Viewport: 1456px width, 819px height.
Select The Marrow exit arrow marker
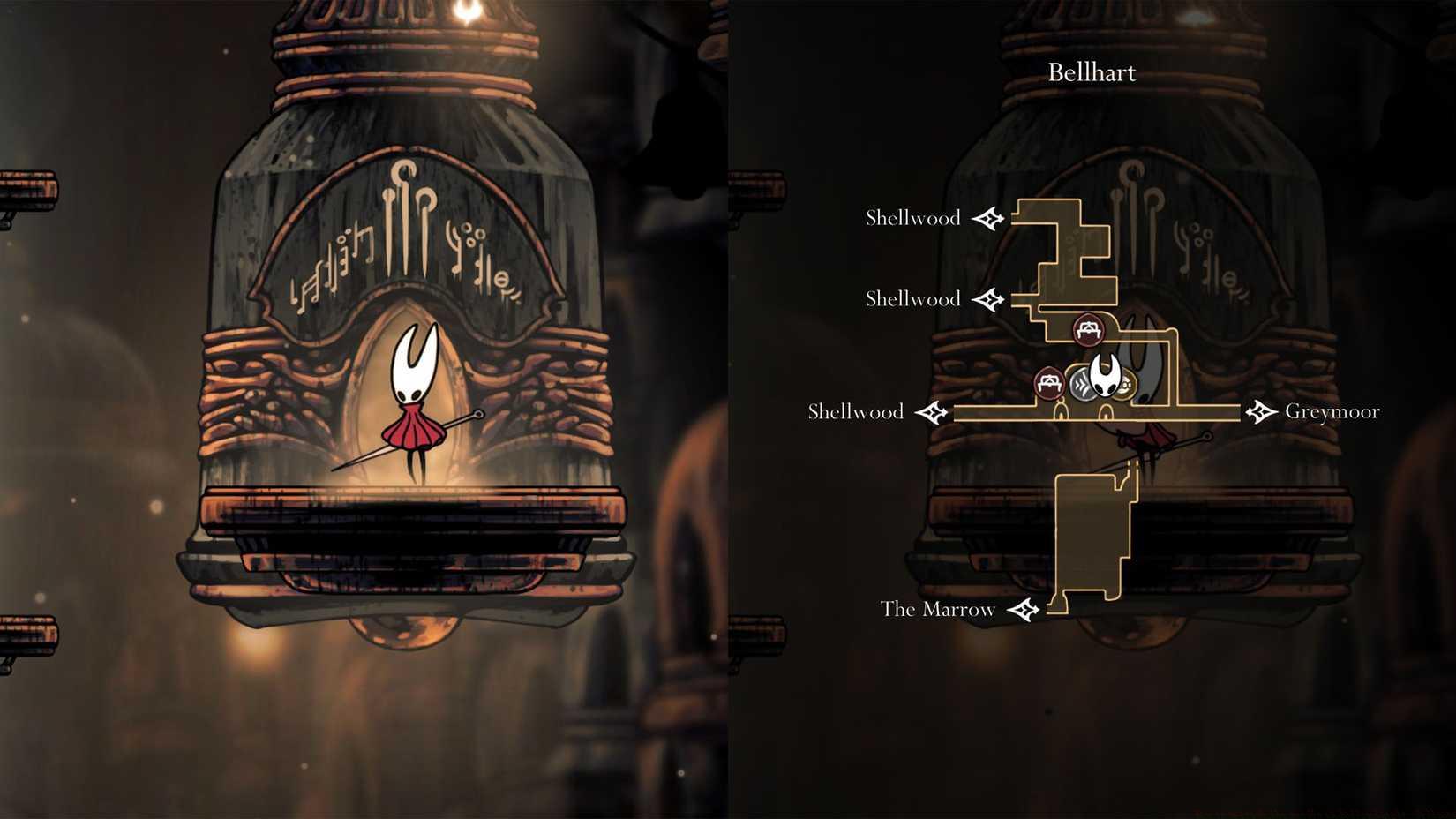(1024, 609)
